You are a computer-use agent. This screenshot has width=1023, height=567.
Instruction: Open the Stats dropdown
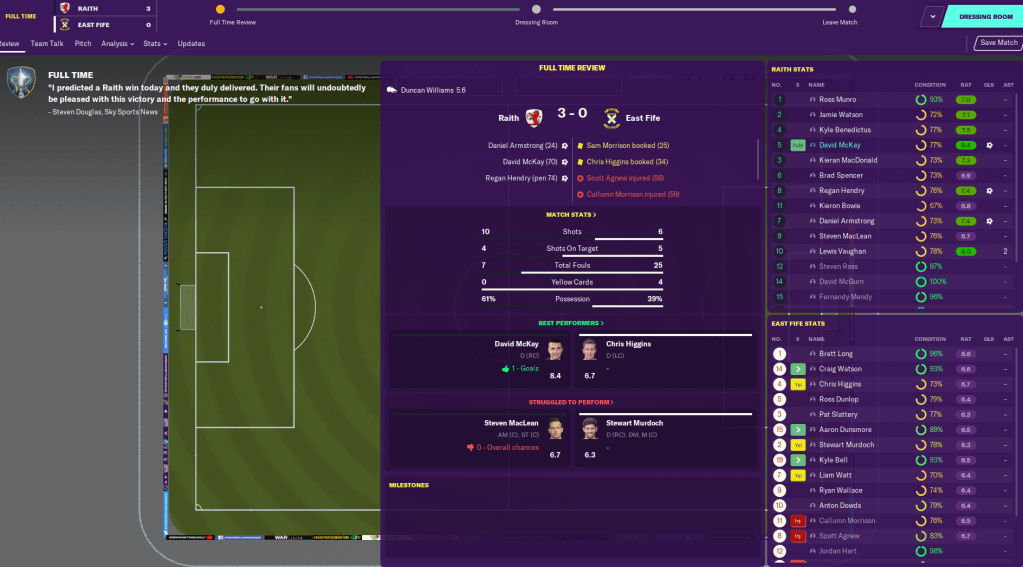coord(153,44)
